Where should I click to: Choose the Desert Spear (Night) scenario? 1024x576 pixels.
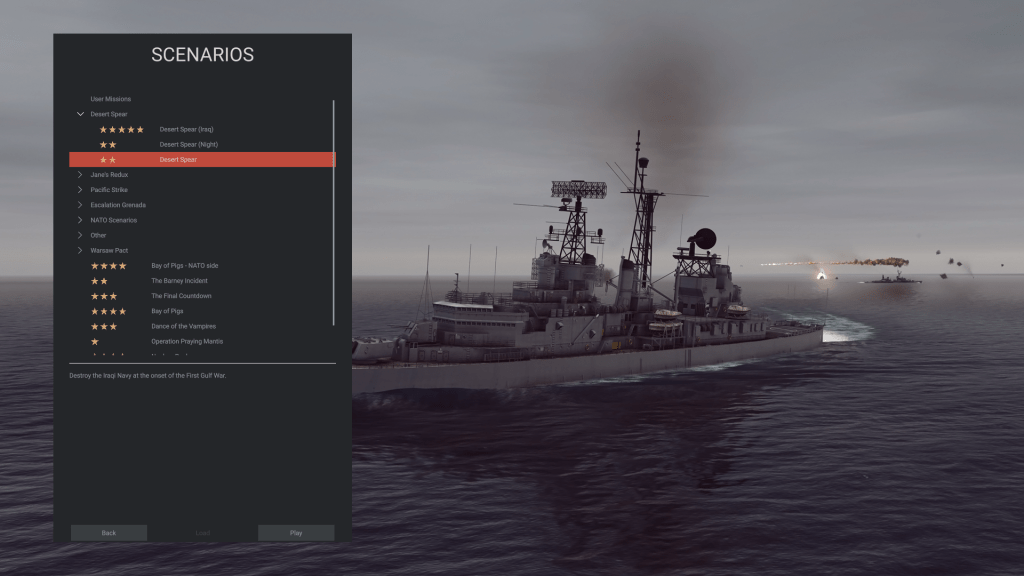coord(188,144)
